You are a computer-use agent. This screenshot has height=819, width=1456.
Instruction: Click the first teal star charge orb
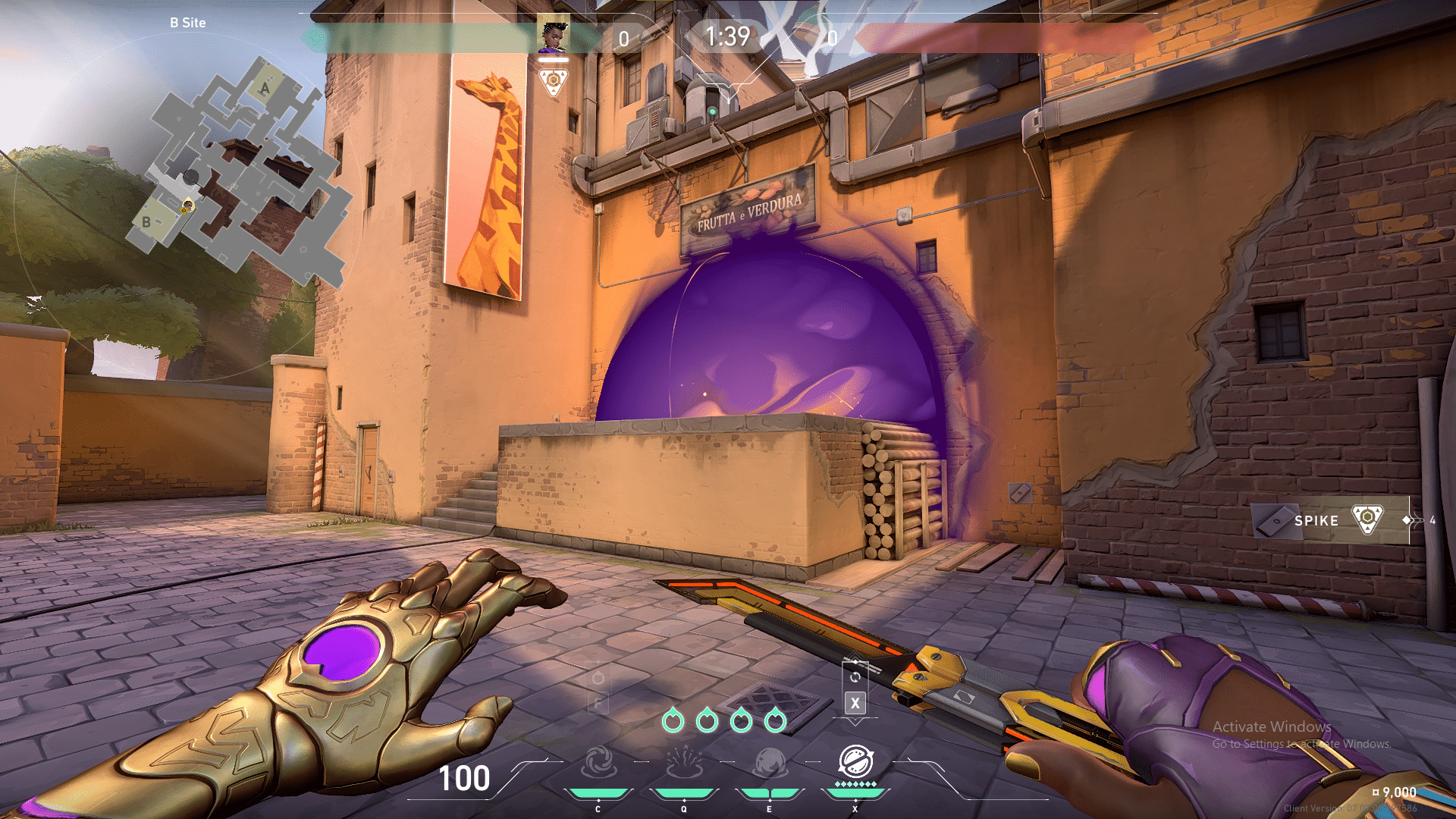click(x=673, y=722)
